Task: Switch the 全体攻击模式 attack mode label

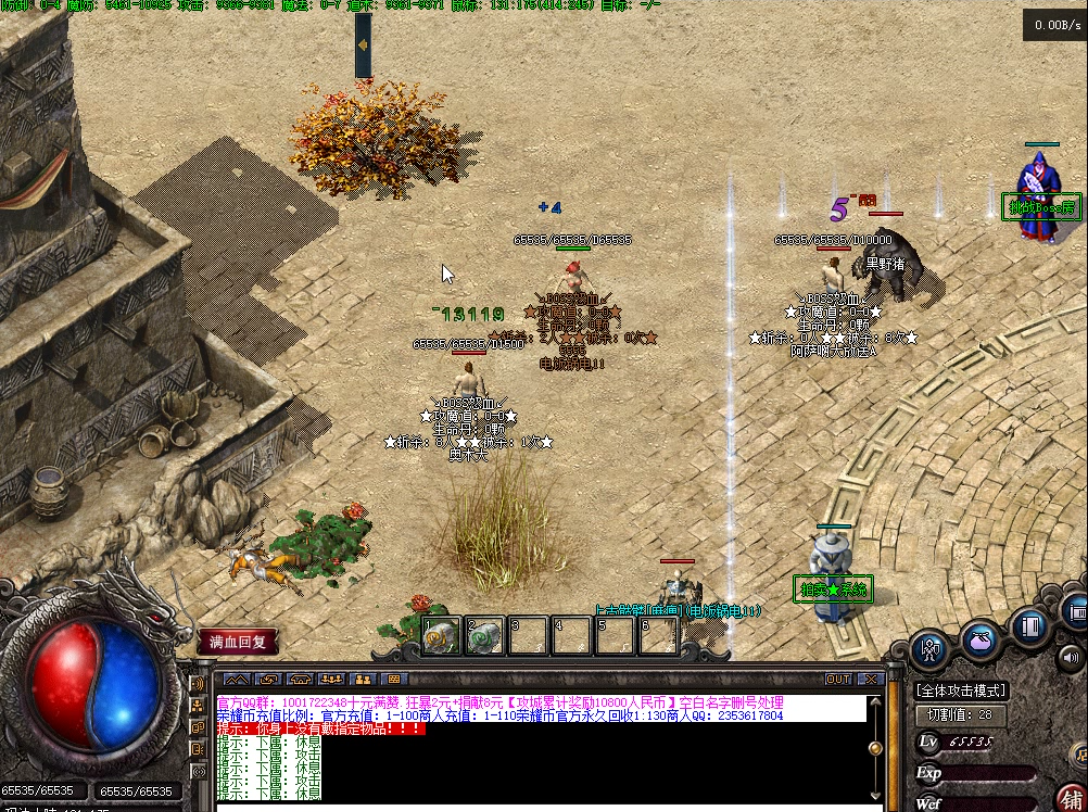Action: (x=961, y=691)
